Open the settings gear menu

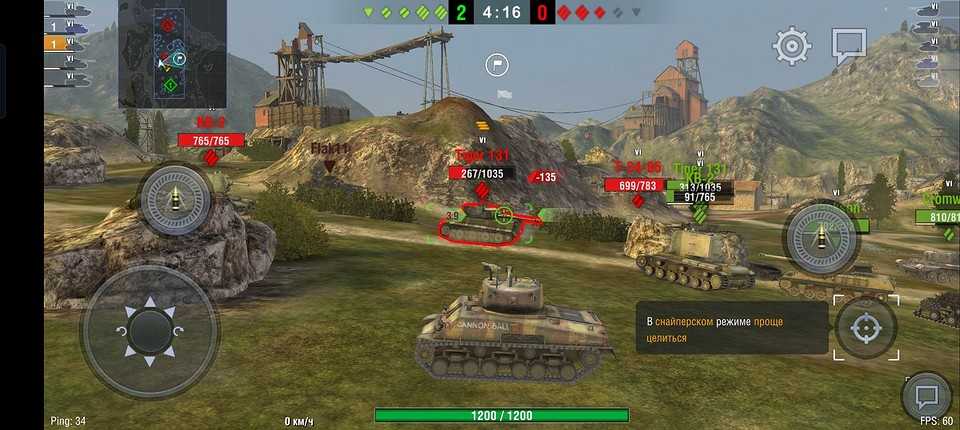792,46
